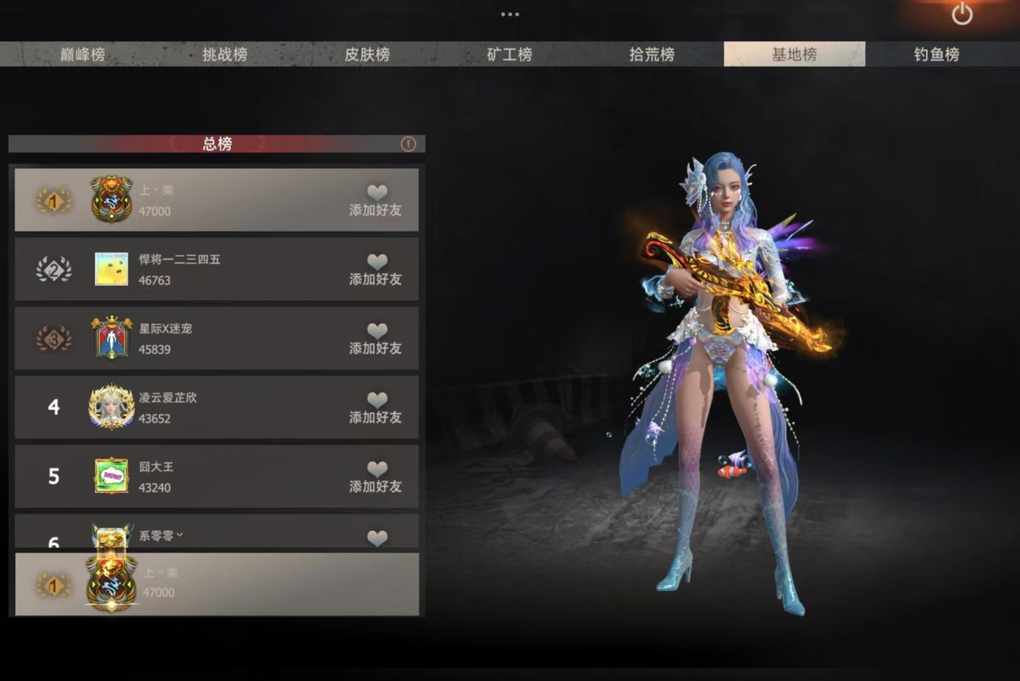
Task: Show the 矿工榜 rankings
Action: 509,55
